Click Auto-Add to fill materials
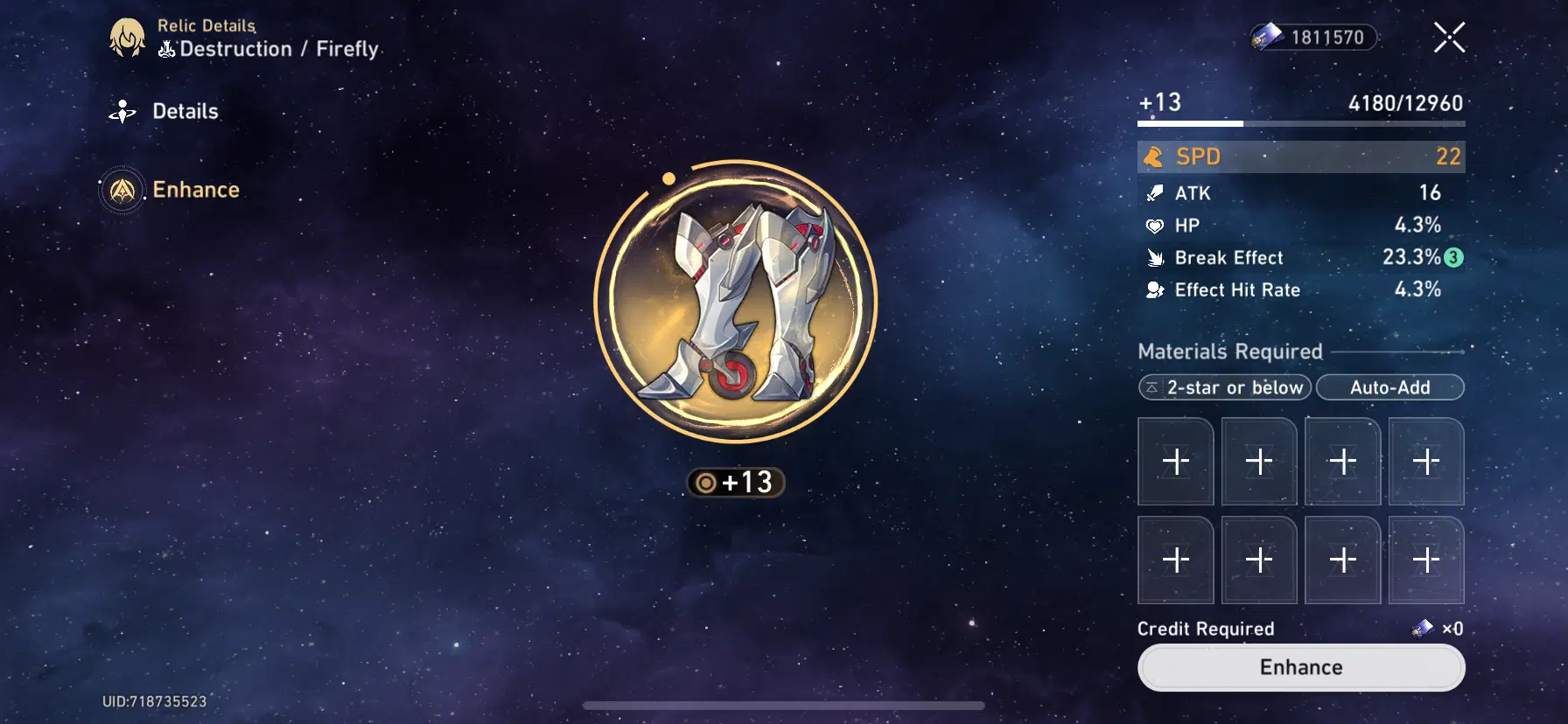The width and height of the screenshot is (1568, 724). click(x=1391, y=387)
